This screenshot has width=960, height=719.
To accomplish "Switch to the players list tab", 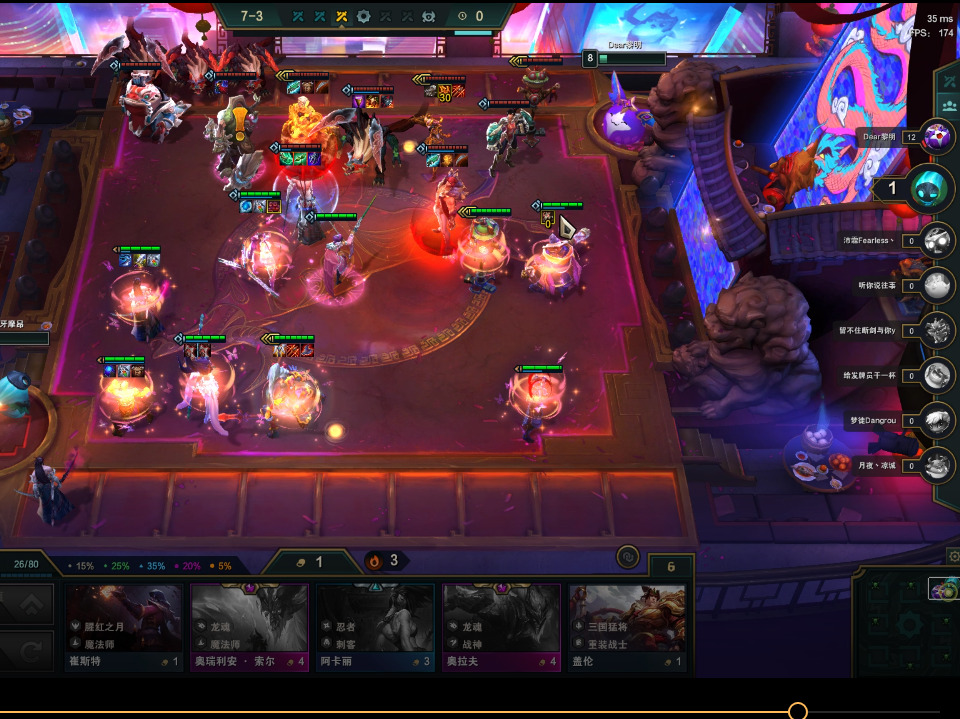I will point(948,105).
